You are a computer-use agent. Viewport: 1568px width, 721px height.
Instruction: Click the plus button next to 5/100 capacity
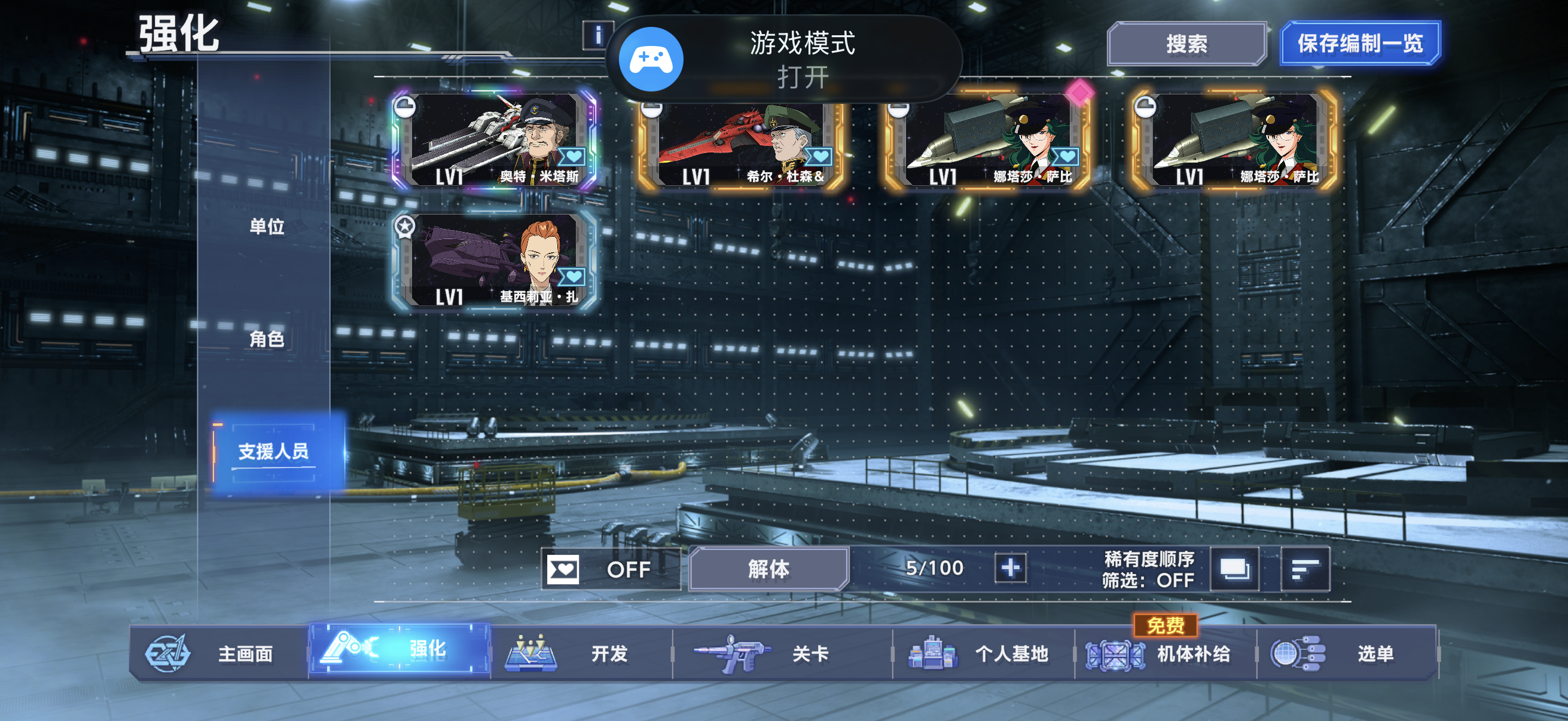1011,570
